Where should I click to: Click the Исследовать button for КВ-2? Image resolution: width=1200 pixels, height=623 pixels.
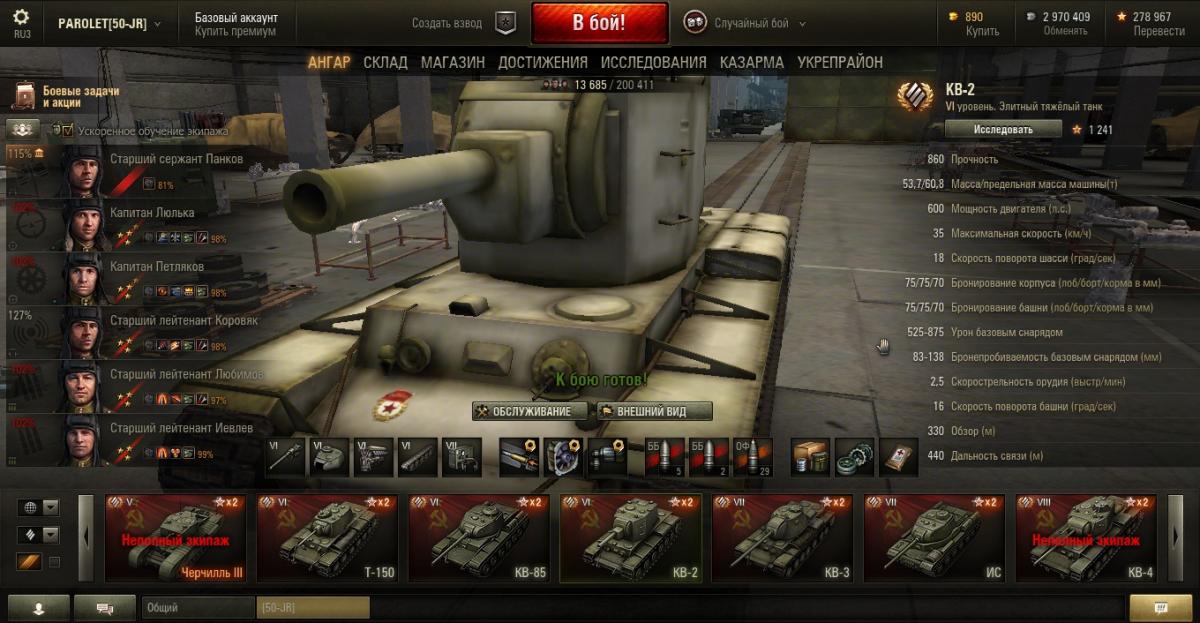1002,129
